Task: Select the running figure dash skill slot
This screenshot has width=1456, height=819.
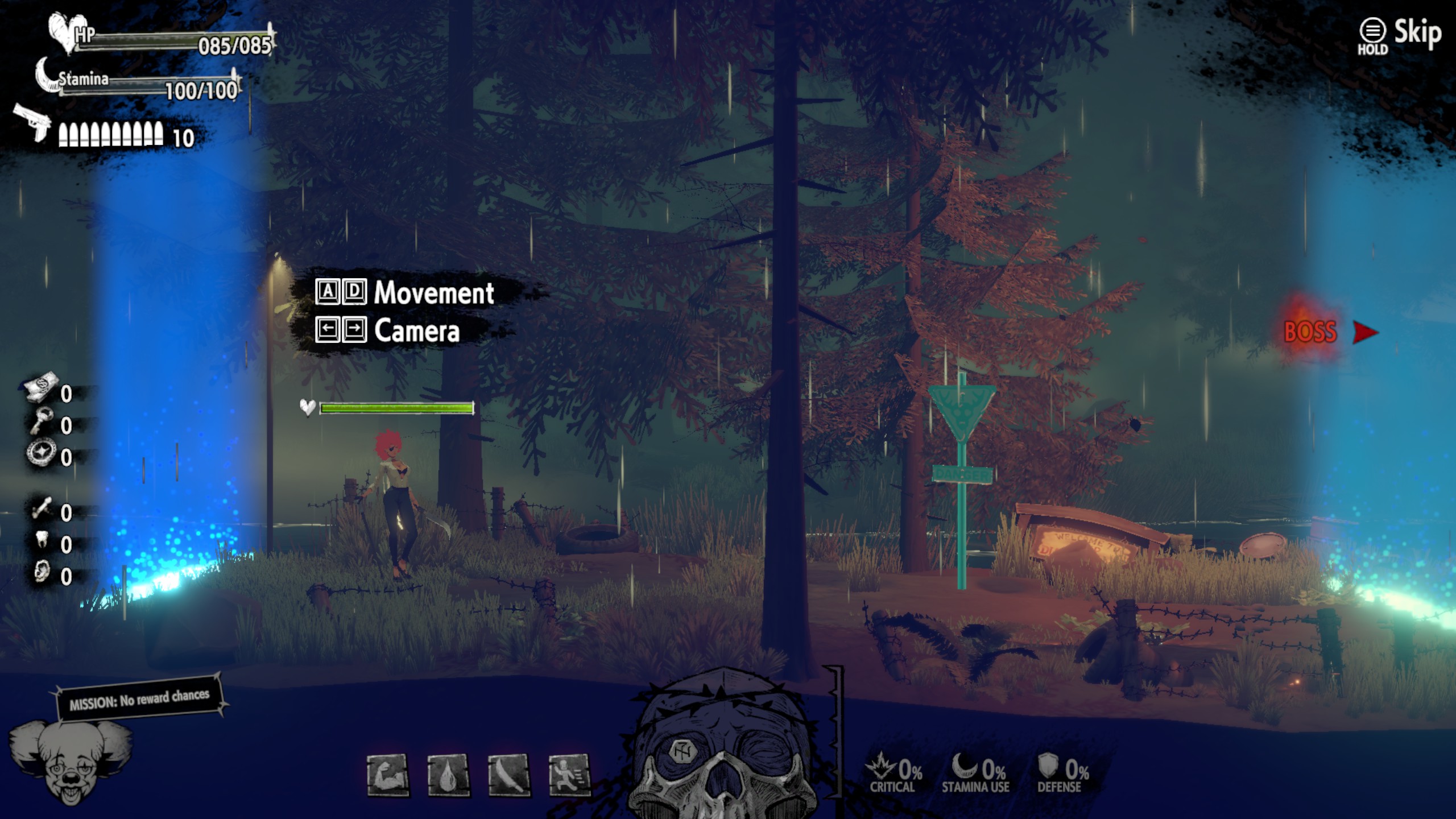Action: point(569,775)
